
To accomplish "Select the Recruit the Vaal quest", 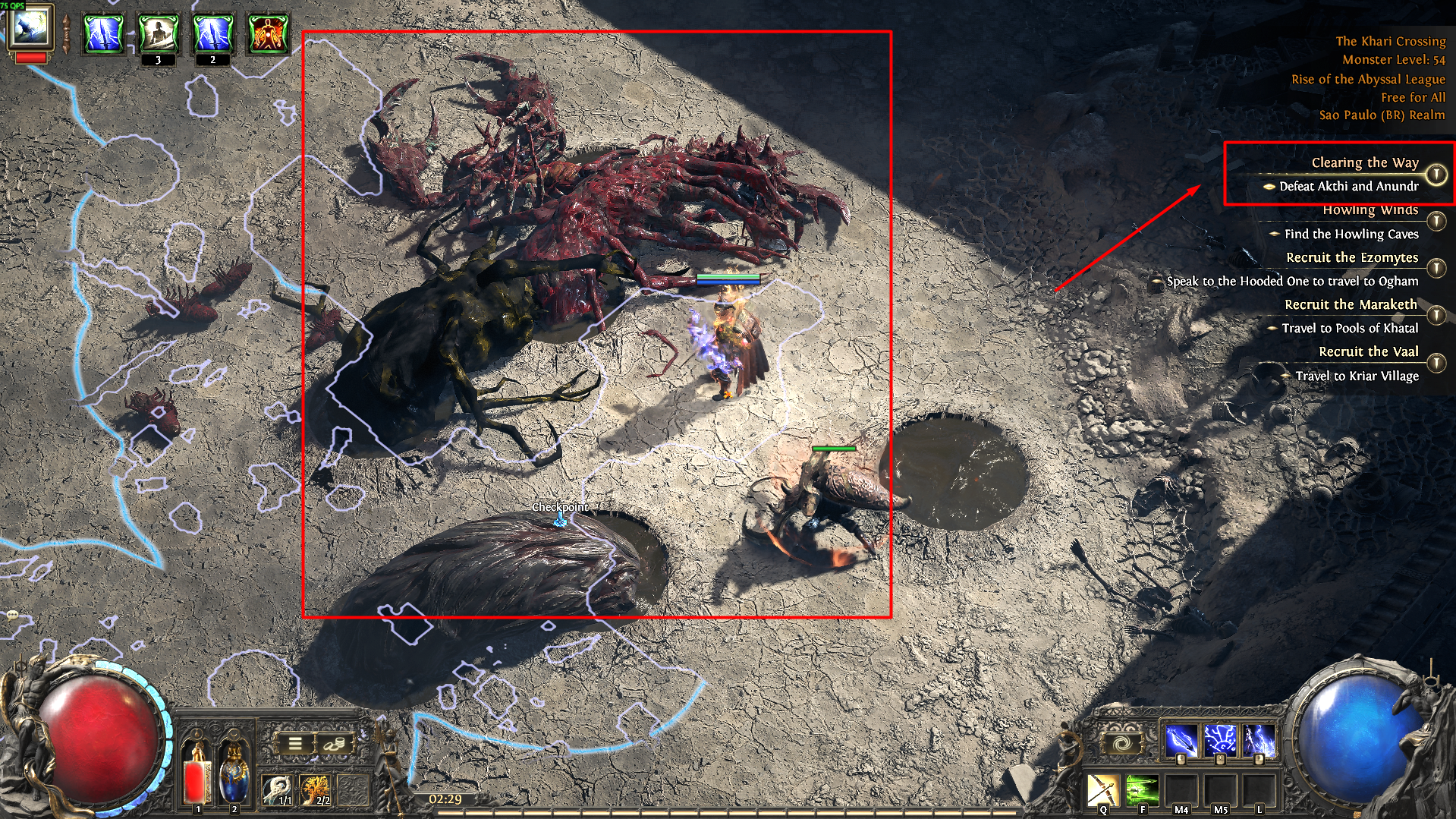I will pos(1368,351).
